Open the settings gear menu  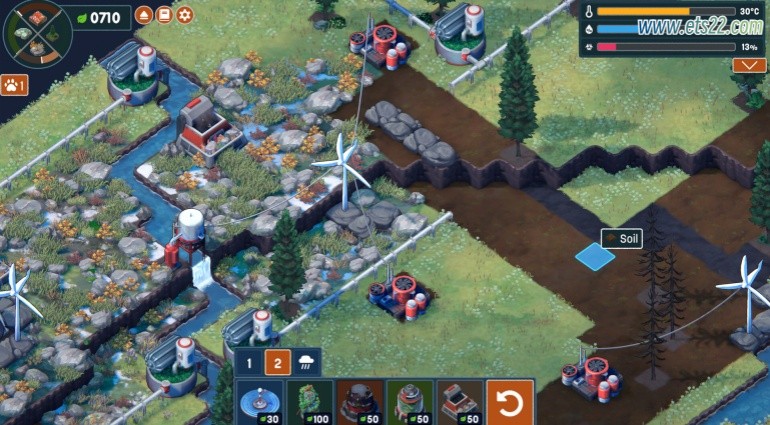point(185,15)
